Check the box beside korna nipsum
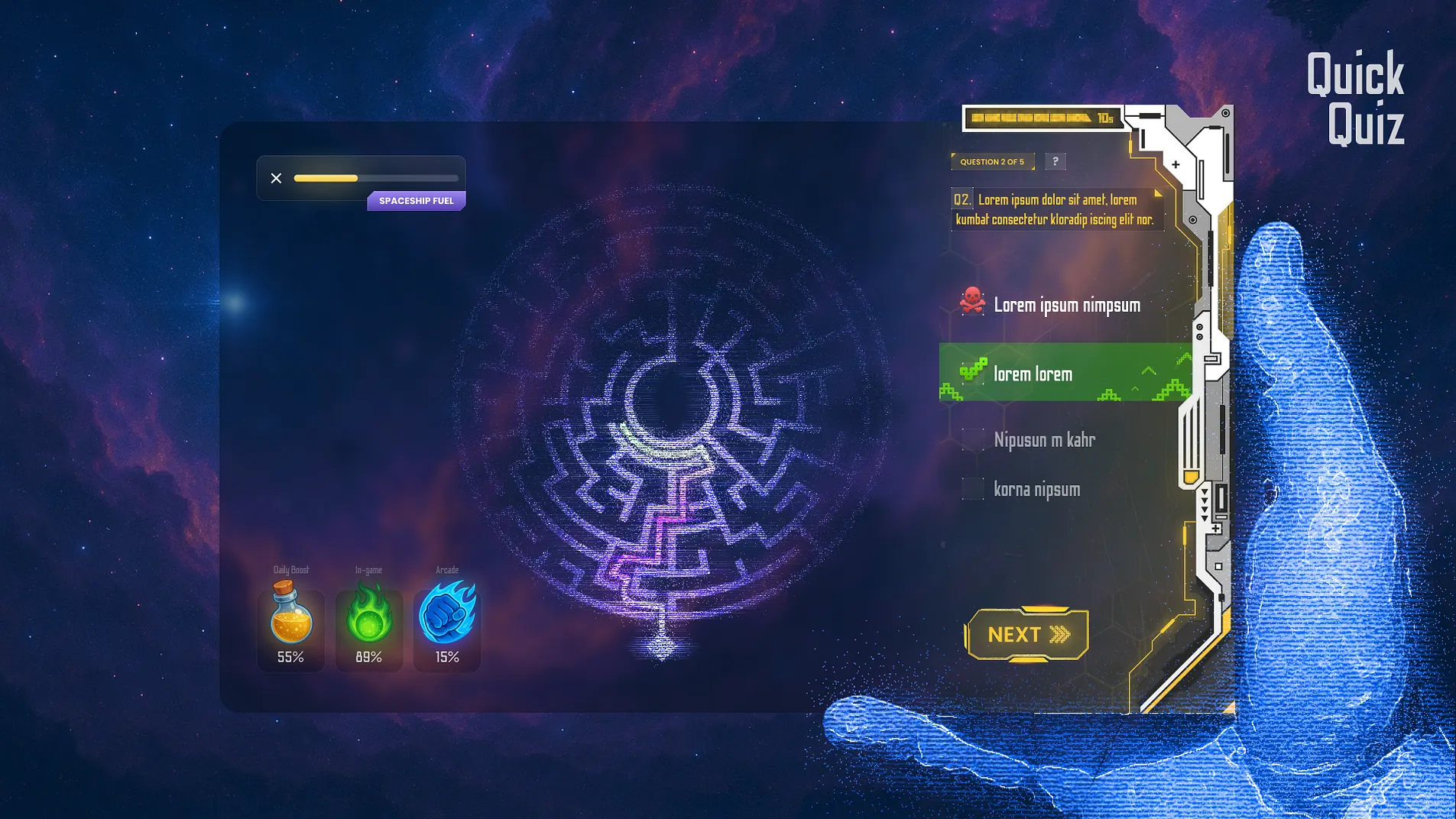1456x819 pixels. click(974, 488)
